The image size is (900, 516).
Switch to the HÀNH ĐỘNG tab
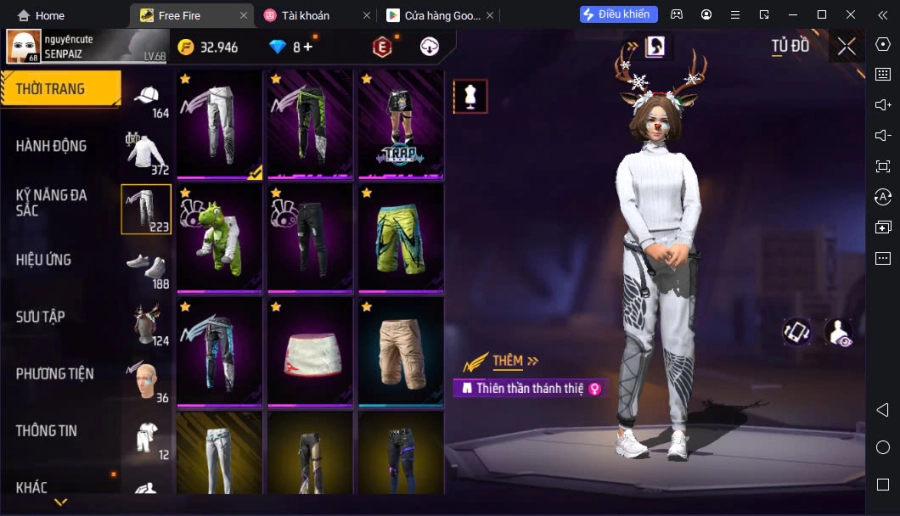pyautogui.click(x=51, y=146)
